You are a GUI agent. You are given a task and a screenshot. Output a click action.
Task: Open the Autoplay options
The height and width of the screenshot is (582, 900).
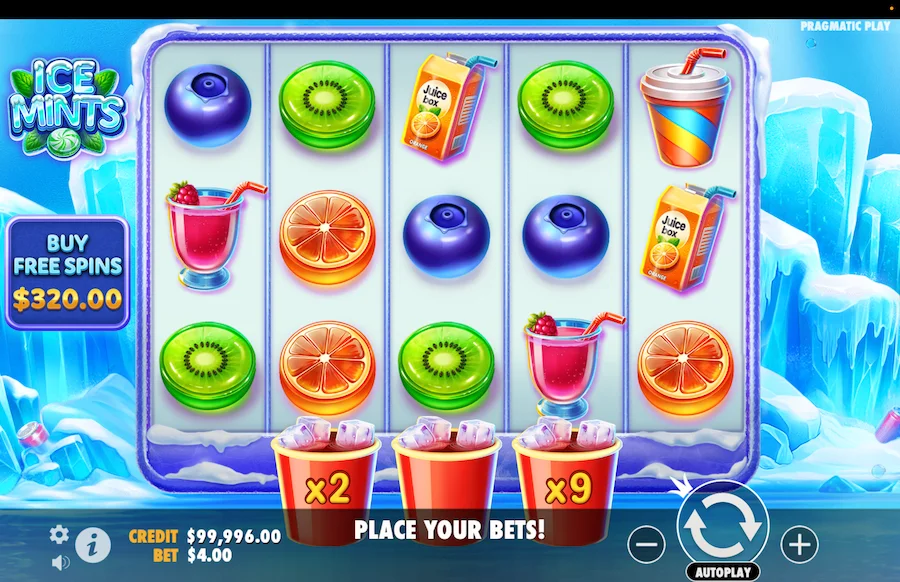[x=722, y=572]
